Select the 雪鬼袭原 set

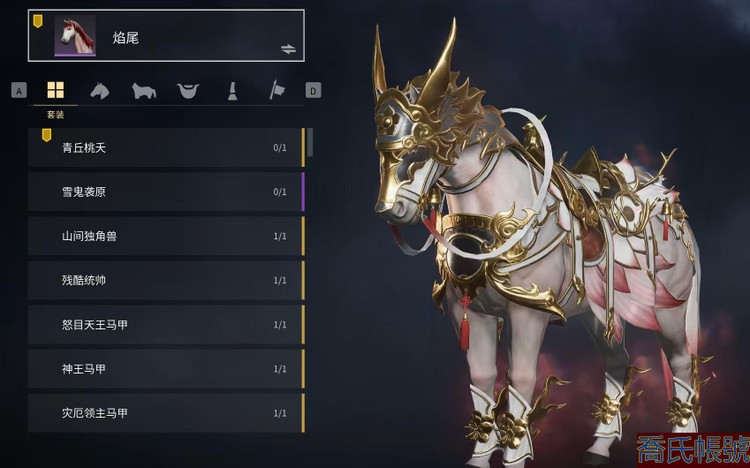(165, 192)
